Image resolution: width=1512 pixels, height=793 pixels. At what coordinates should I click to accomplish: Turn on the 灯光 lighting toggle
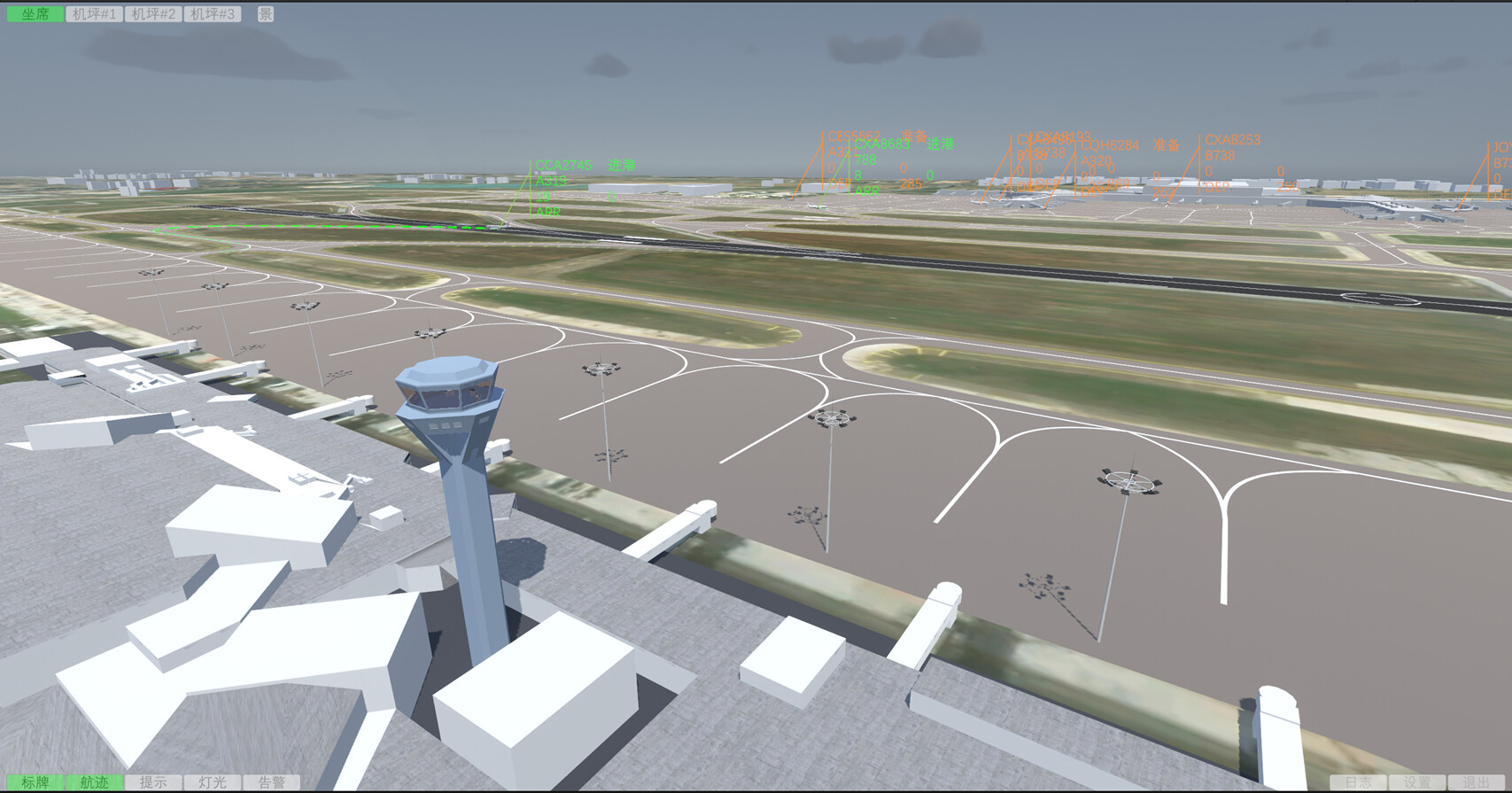click(x=213, y=783)
